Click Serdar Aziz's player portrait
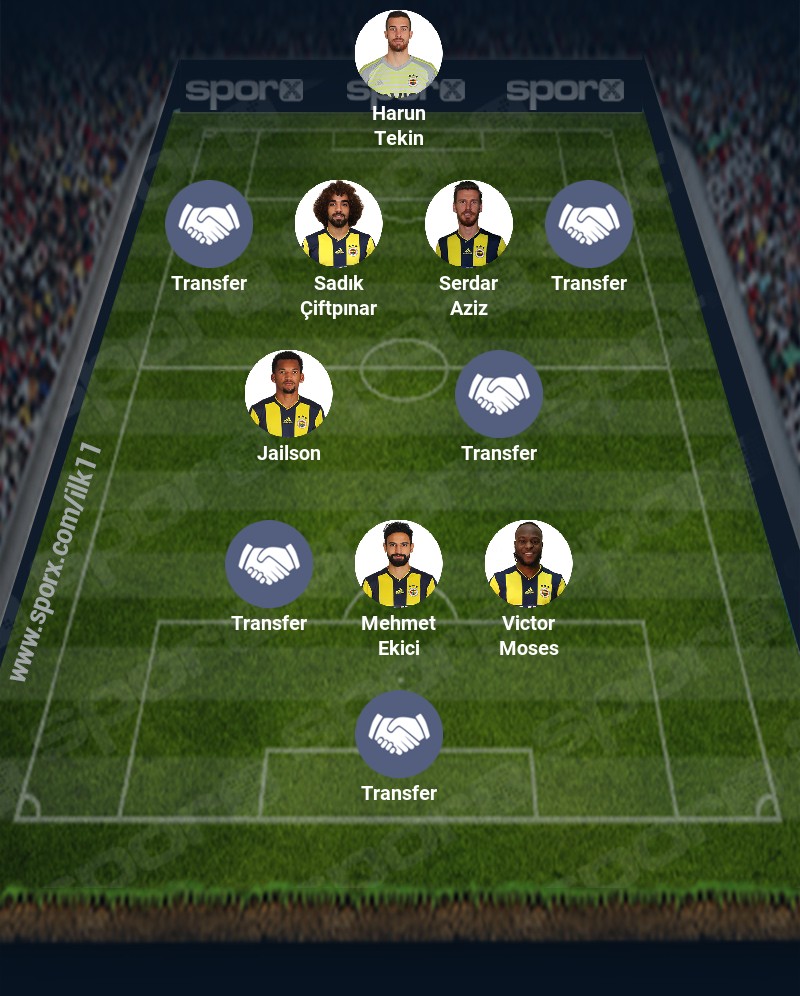 [x=469, y=224]
